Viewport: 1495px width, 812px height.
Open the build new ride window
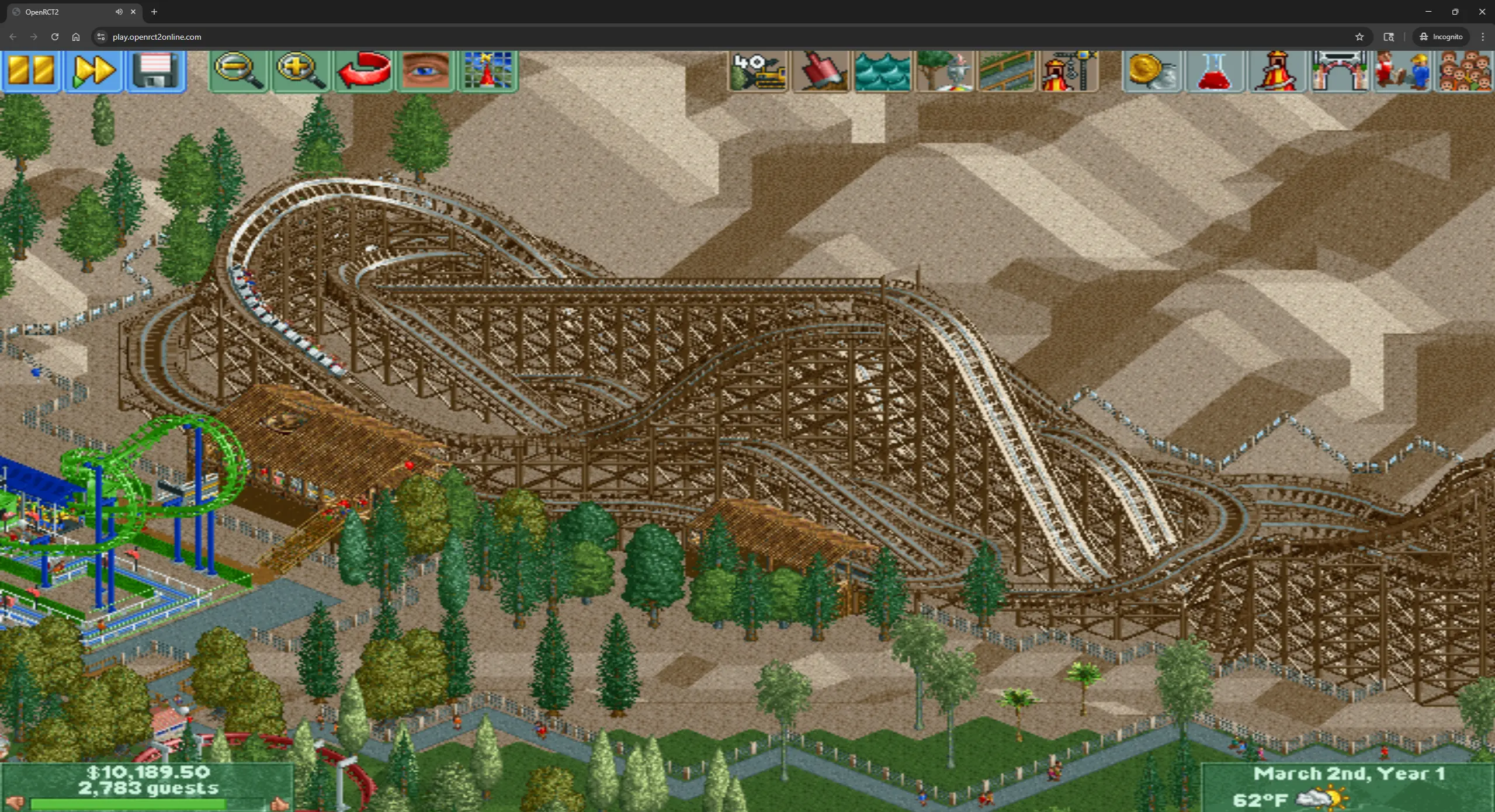click(x=1071, y=71)
